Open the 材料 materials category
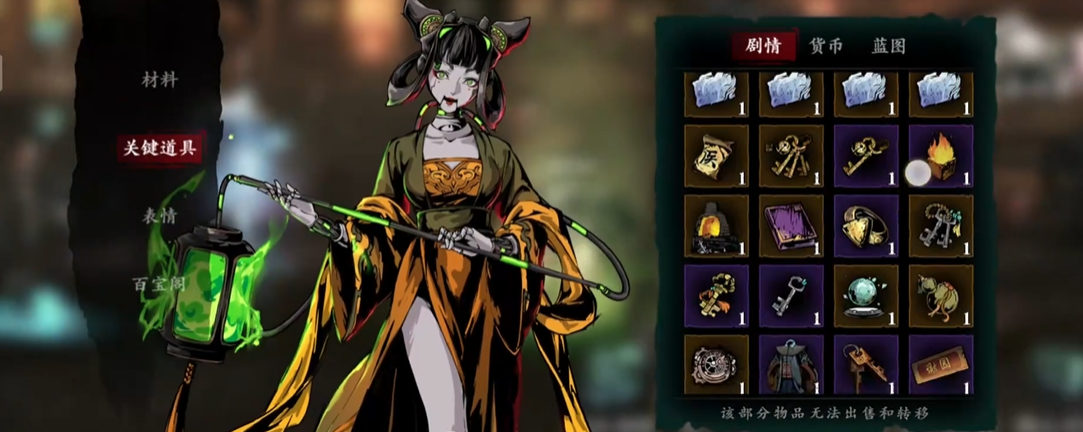This screenshot has height=432, width=1083. click(159, 80)
